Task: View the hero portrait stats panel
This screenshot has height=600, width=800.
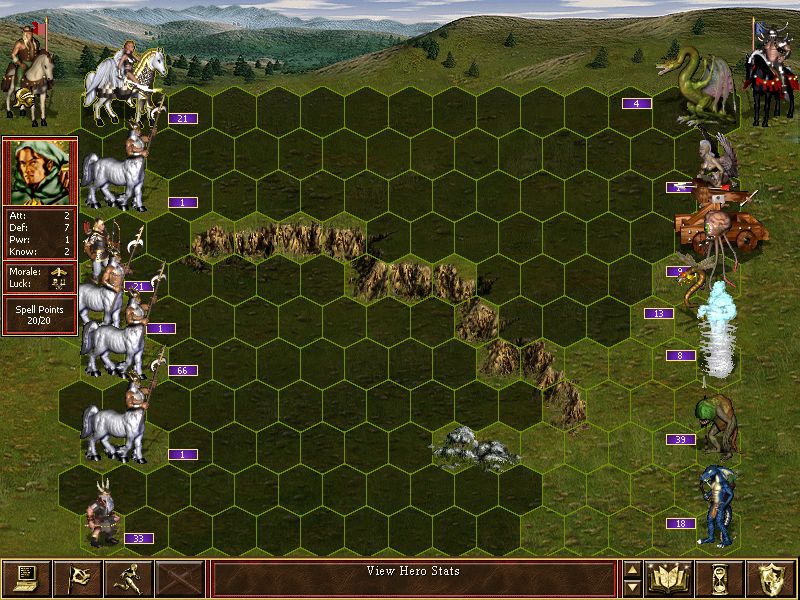Action: pos(40,172)
